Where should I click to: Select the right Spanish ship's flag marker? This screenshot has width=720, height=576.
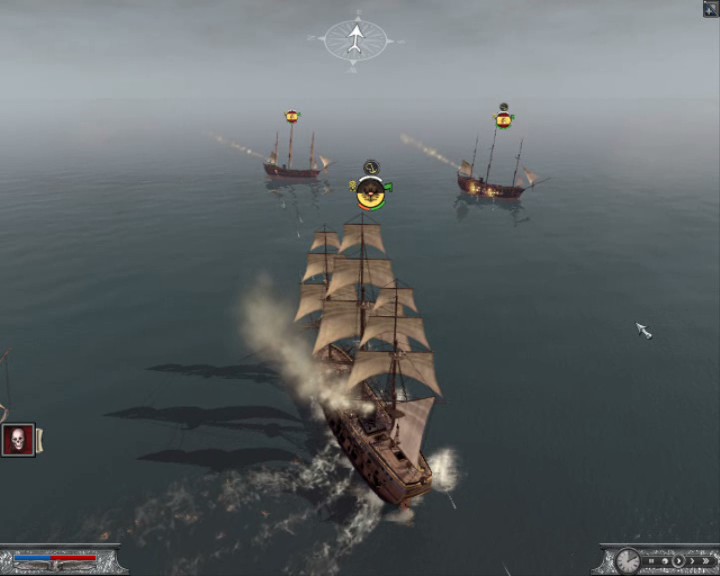[x=504, y=120]
